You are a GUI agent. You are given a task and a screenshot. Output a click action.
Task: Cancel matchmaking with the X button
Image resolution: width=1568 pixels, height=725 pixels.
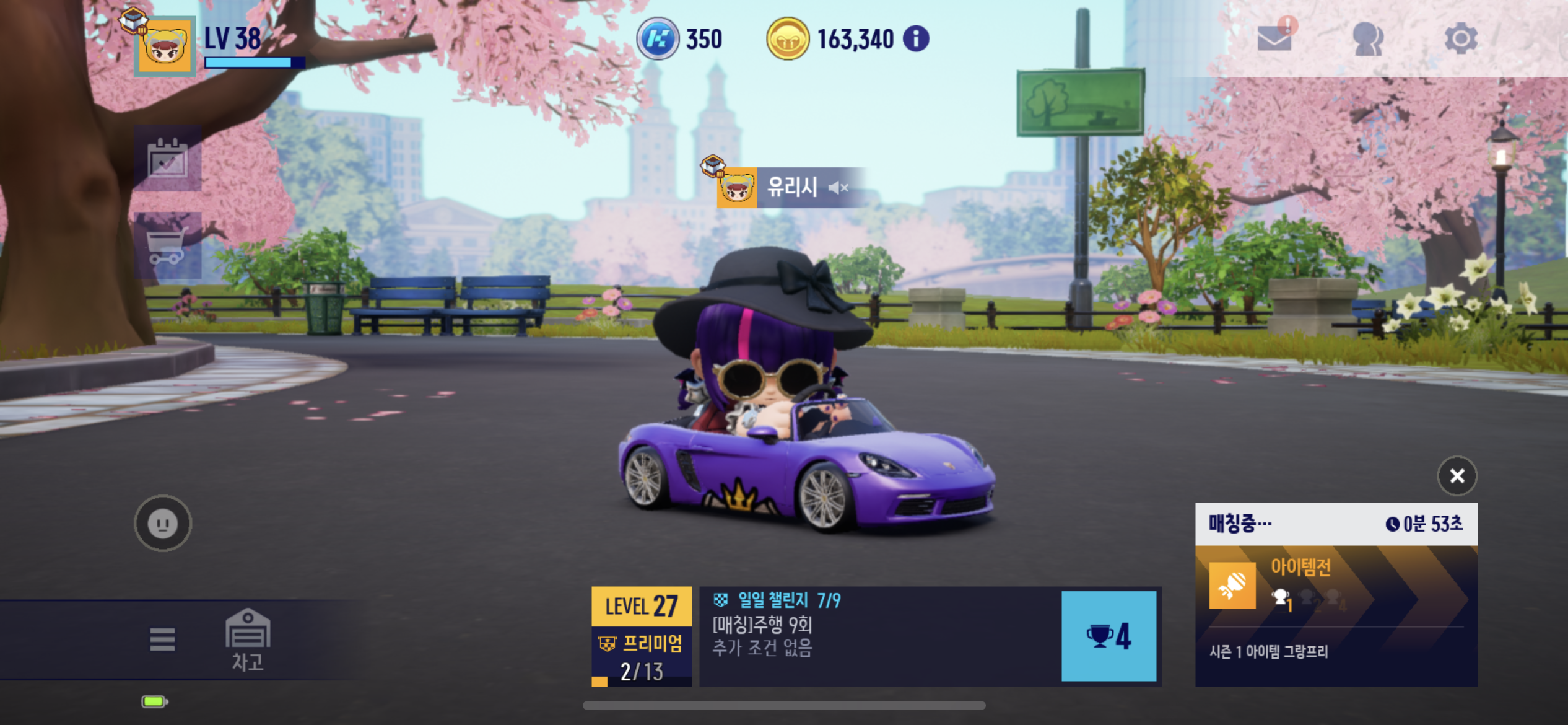tap(1457, 476)
